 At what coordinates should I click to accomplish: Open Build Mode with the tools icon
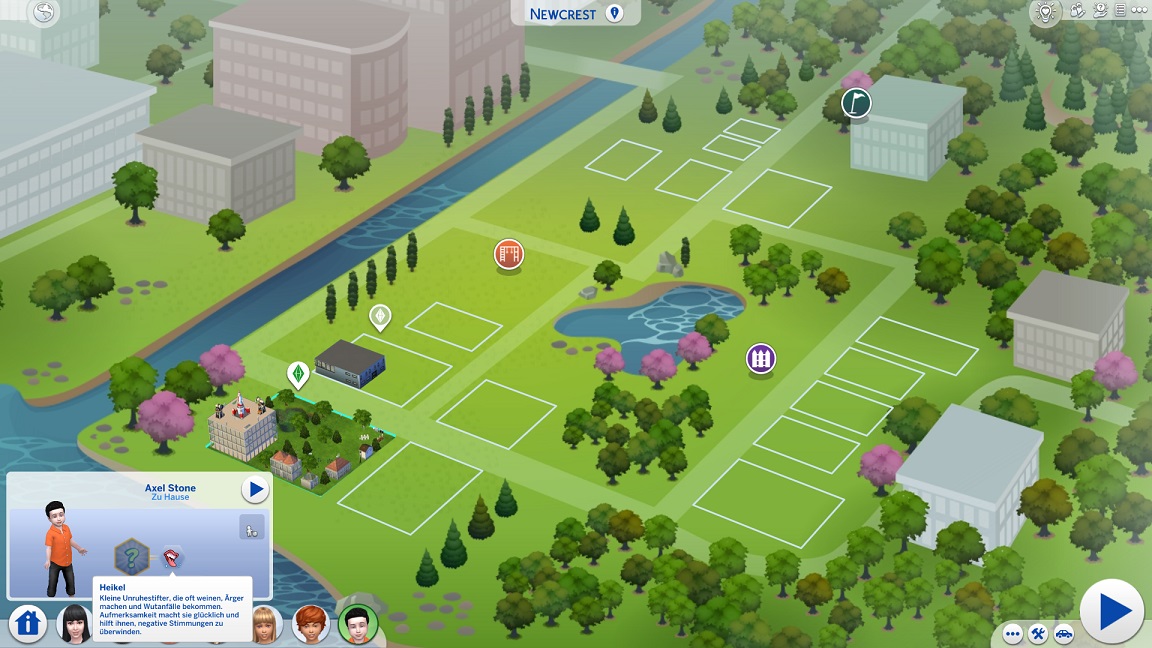point(1038,634)
